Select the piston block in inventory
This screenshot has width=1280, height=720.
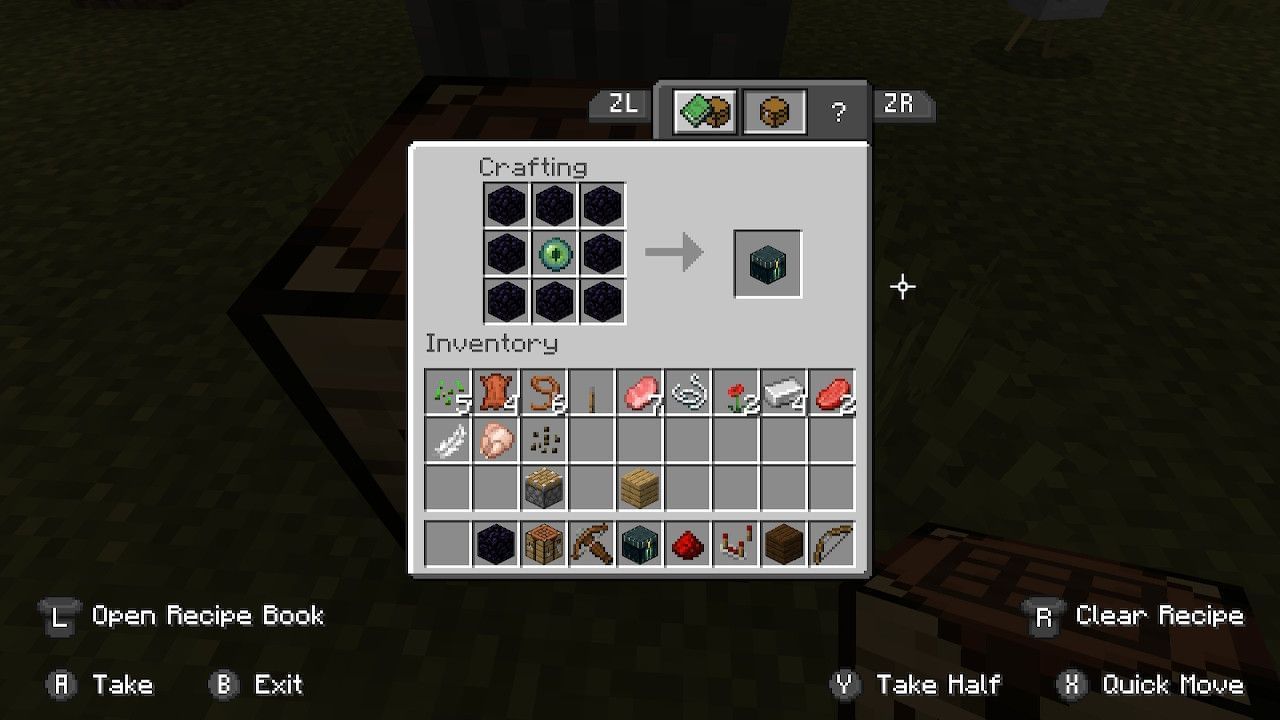[x=545, y=487]
